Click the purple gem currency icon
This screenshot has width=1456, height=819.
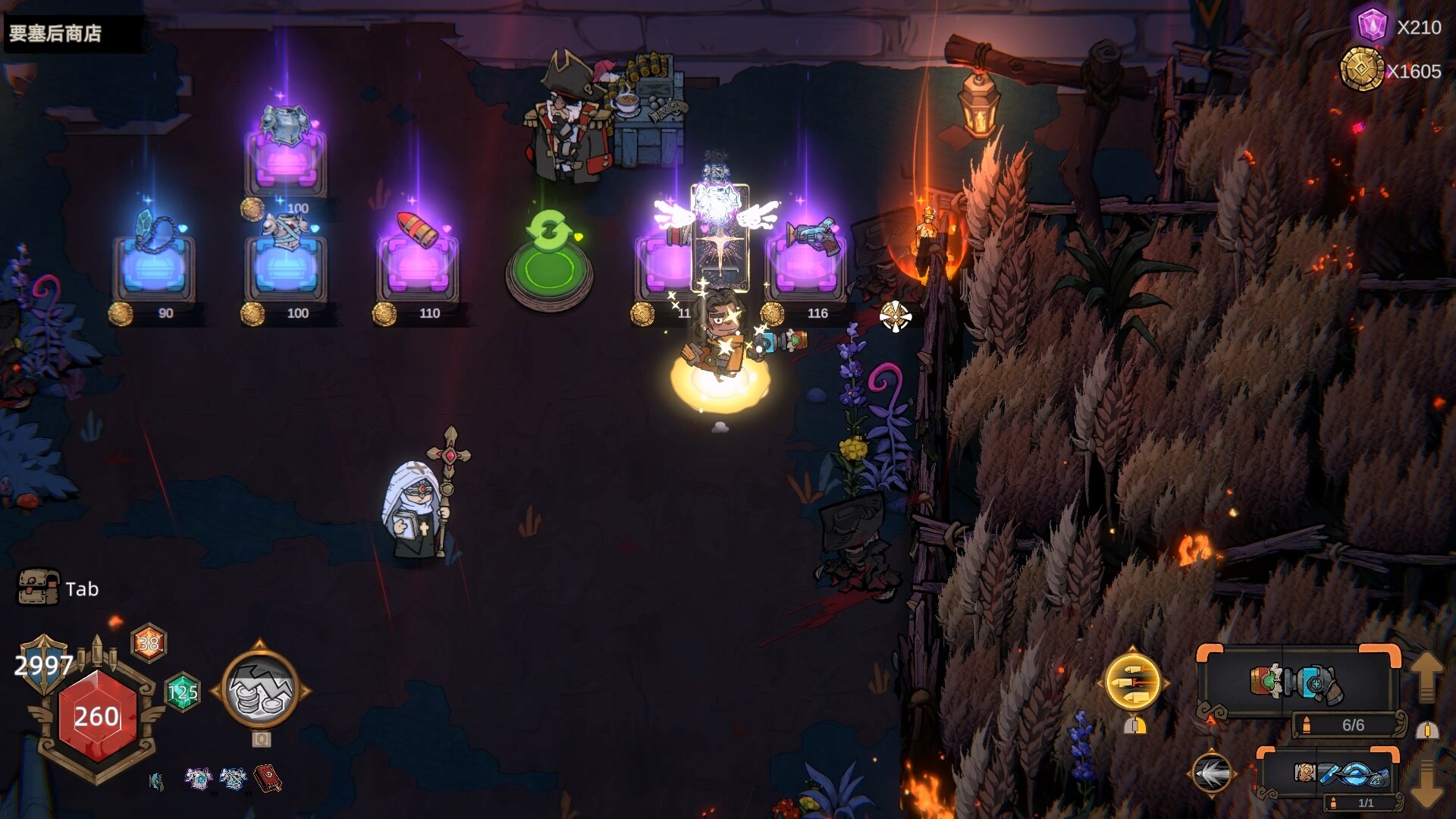tap(1371, 26)
